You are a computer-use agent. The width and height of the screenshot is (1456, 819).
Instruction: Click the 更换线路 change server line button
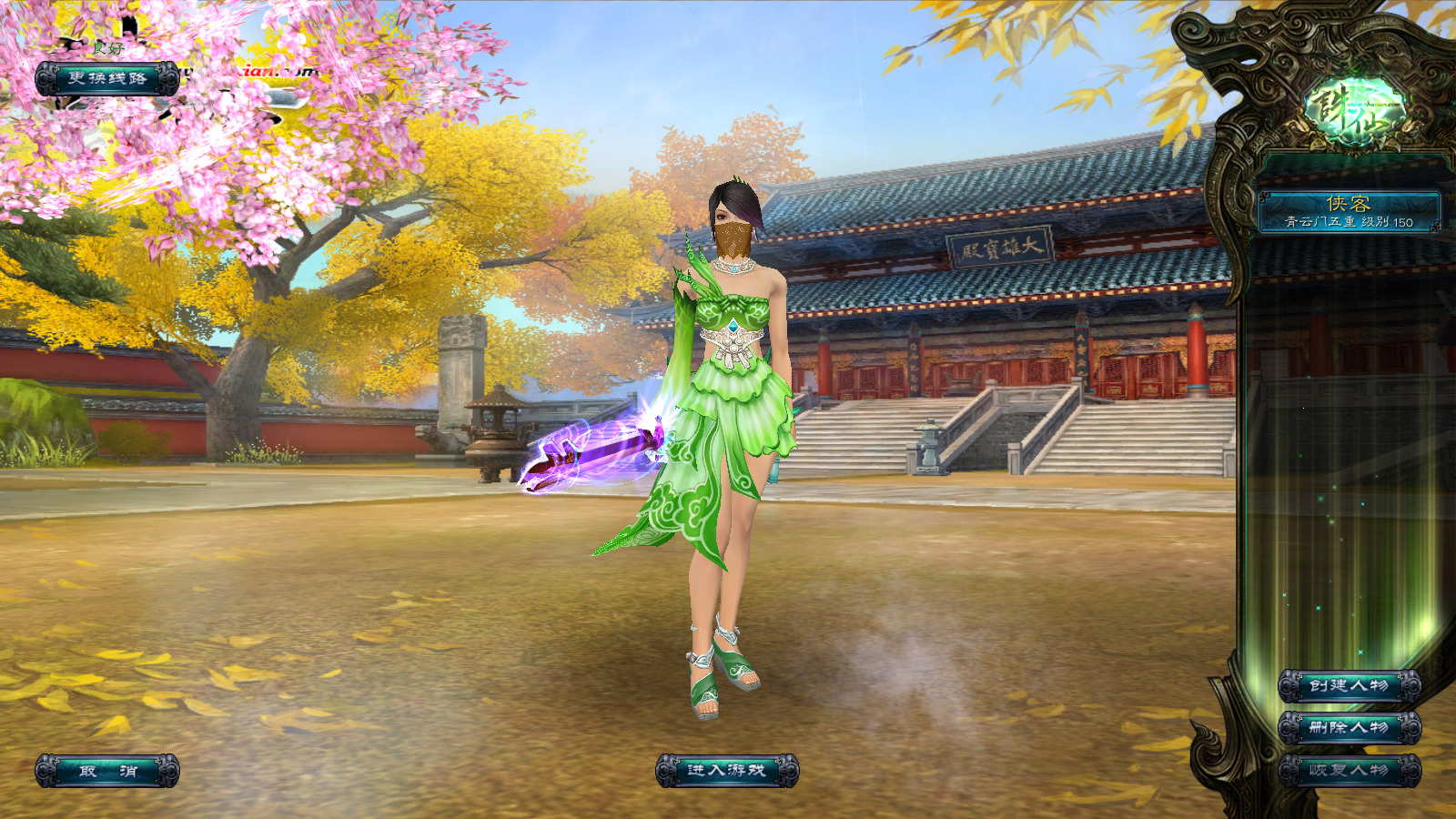[107, 79]
